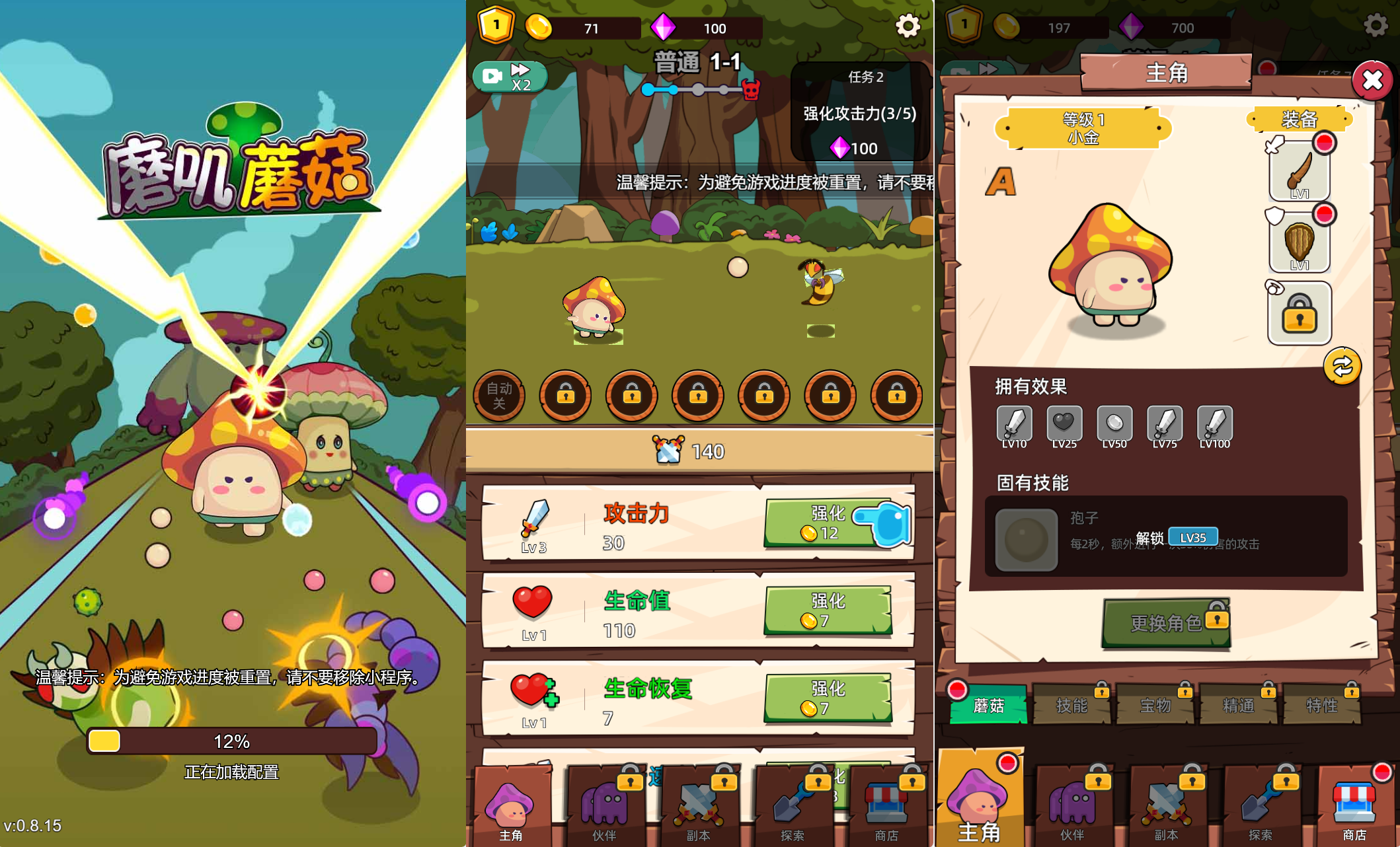Image resolution: width=1400 pixels, height=847 pixels.
Task: Open the 任务 2 quest tracker
Action: point(860,112)
